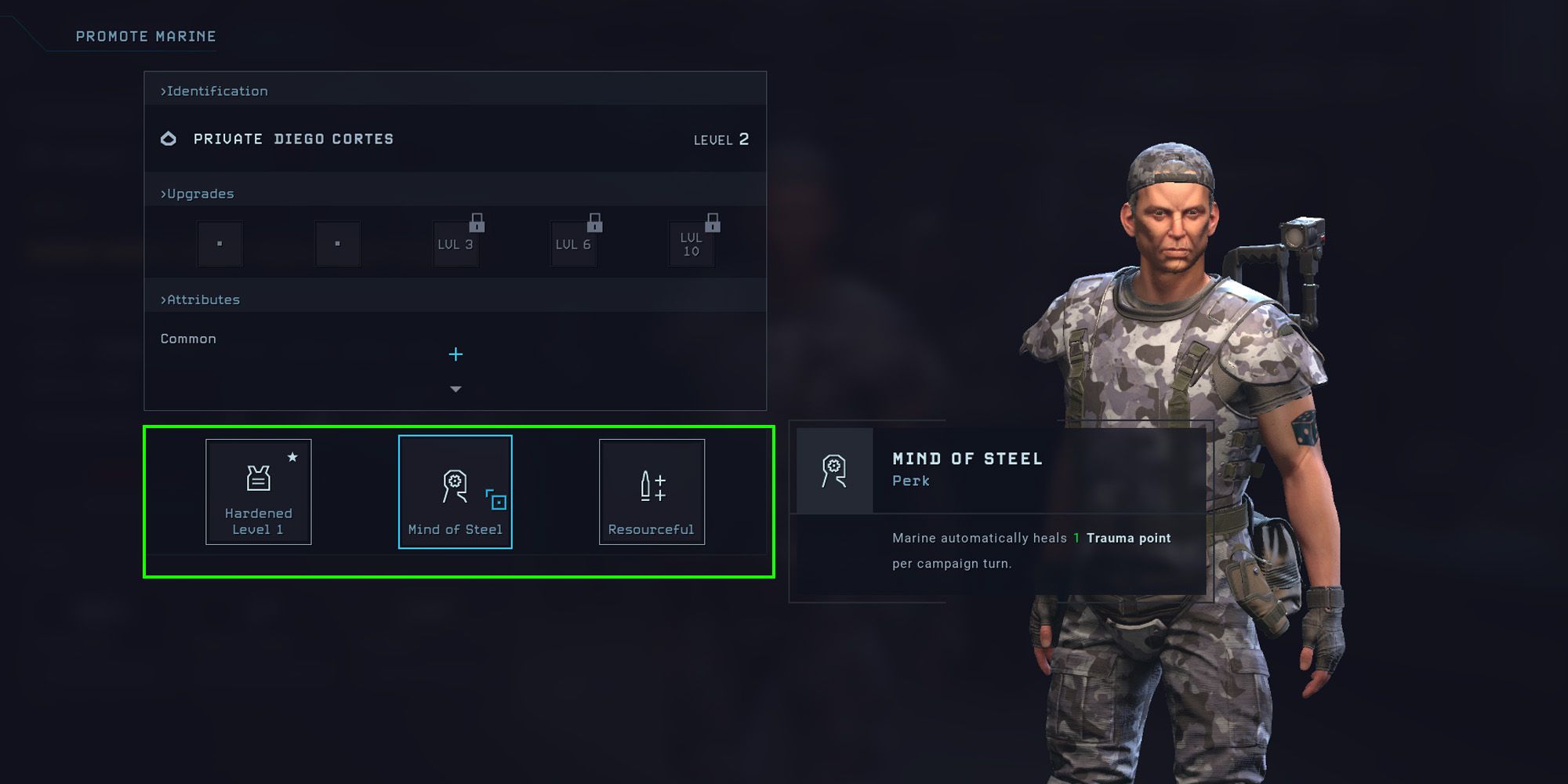This screenshot has width=1568, height=784.
Task: Click the Promote Marine header
Action: [145, 36]
